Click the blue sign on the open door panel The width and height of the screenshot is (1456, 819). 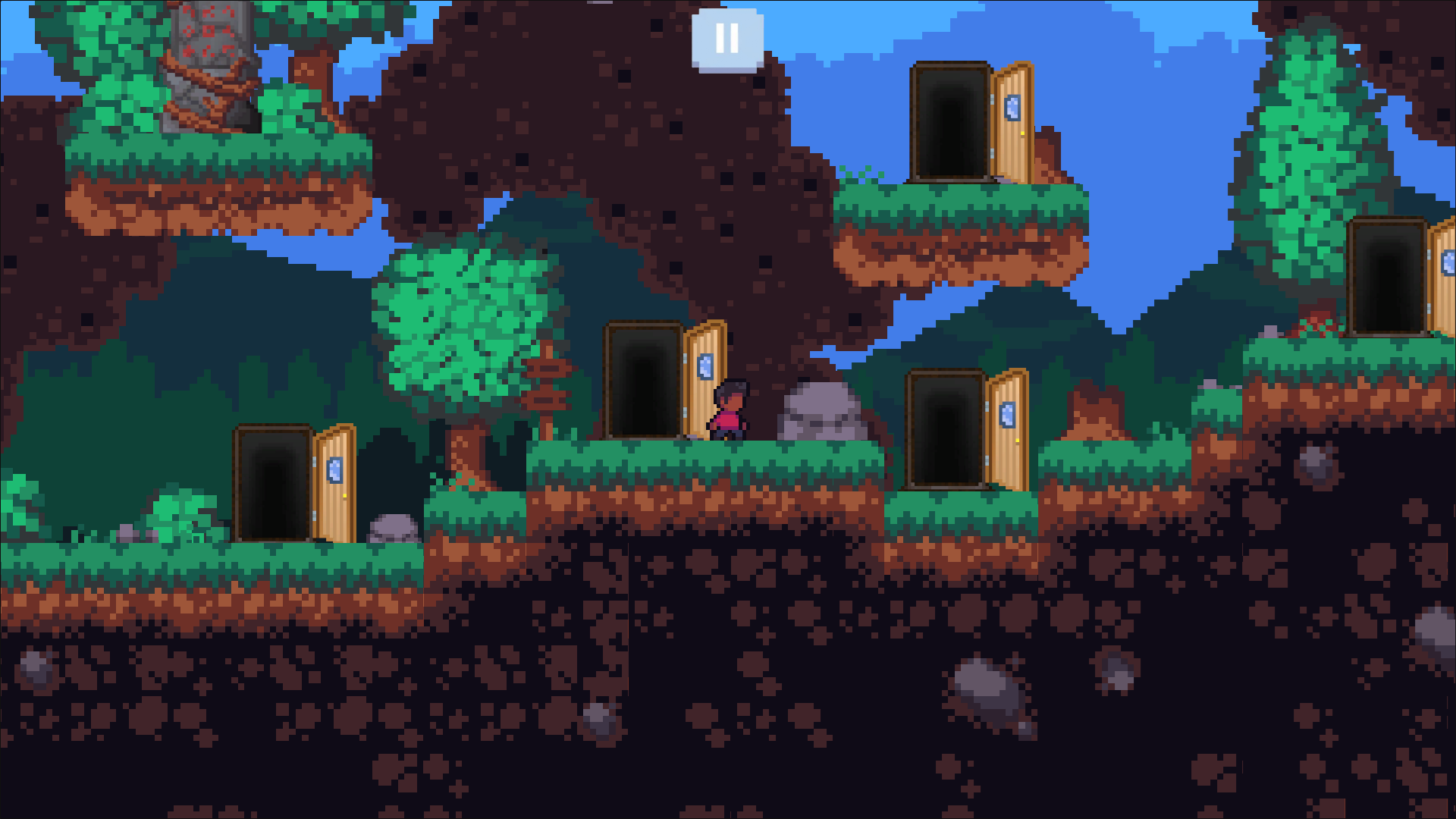(707, 368)
